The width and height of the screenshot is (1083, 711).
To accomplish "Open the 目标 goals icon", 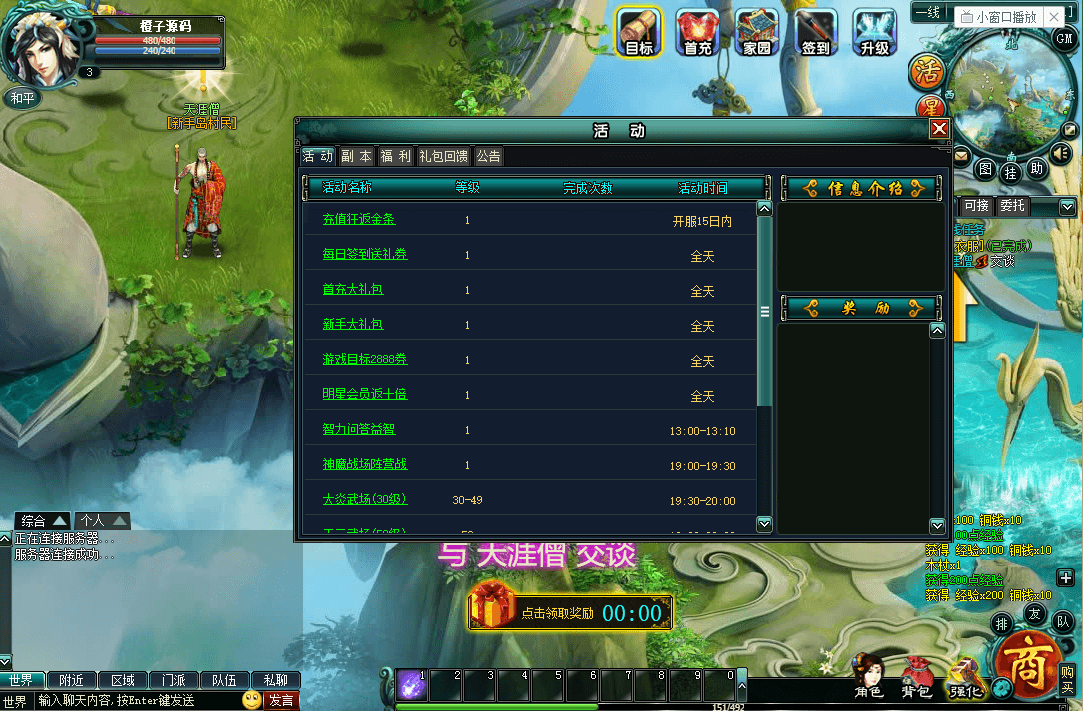I will coord(638,32).
